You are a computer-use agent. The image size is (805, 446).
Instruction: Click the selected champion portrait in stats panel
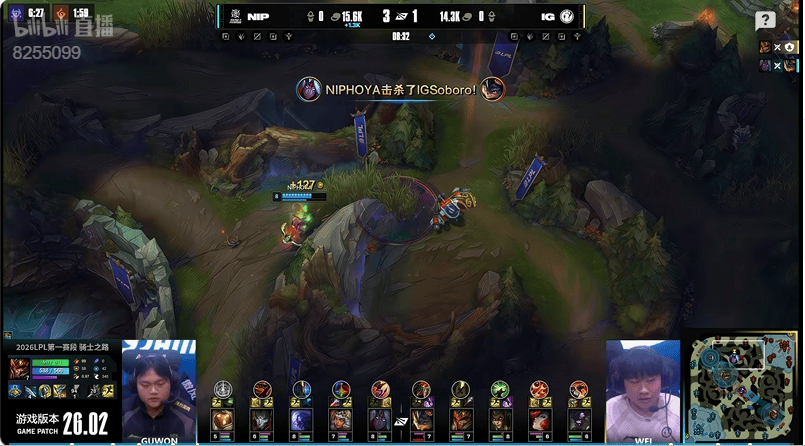click(x=21, y=369)
